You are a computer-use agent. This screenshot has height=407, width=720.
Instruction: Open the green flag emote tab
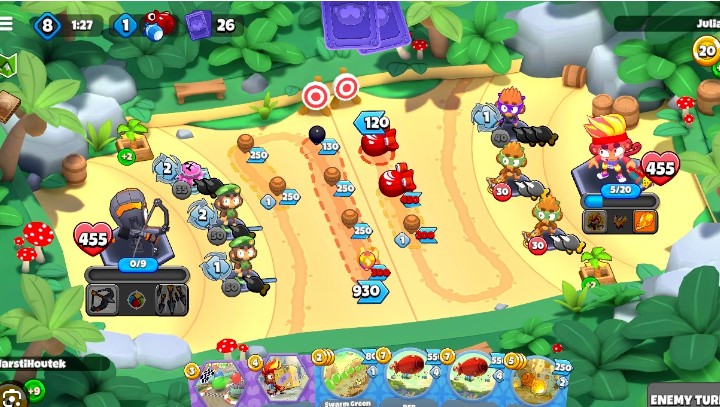pyautogui.click(x=9, y=67)
